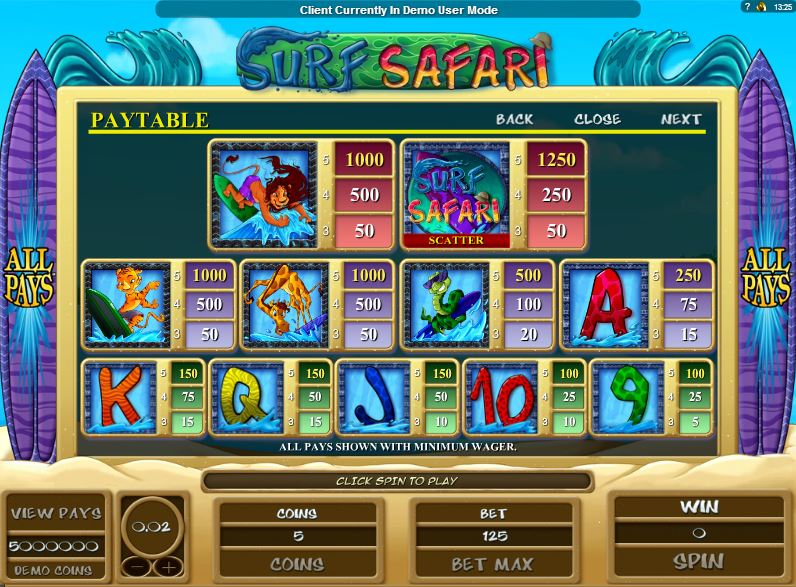Close the paytable screen
Viewport: 796px width, 587px height.
tap(597, 119)
